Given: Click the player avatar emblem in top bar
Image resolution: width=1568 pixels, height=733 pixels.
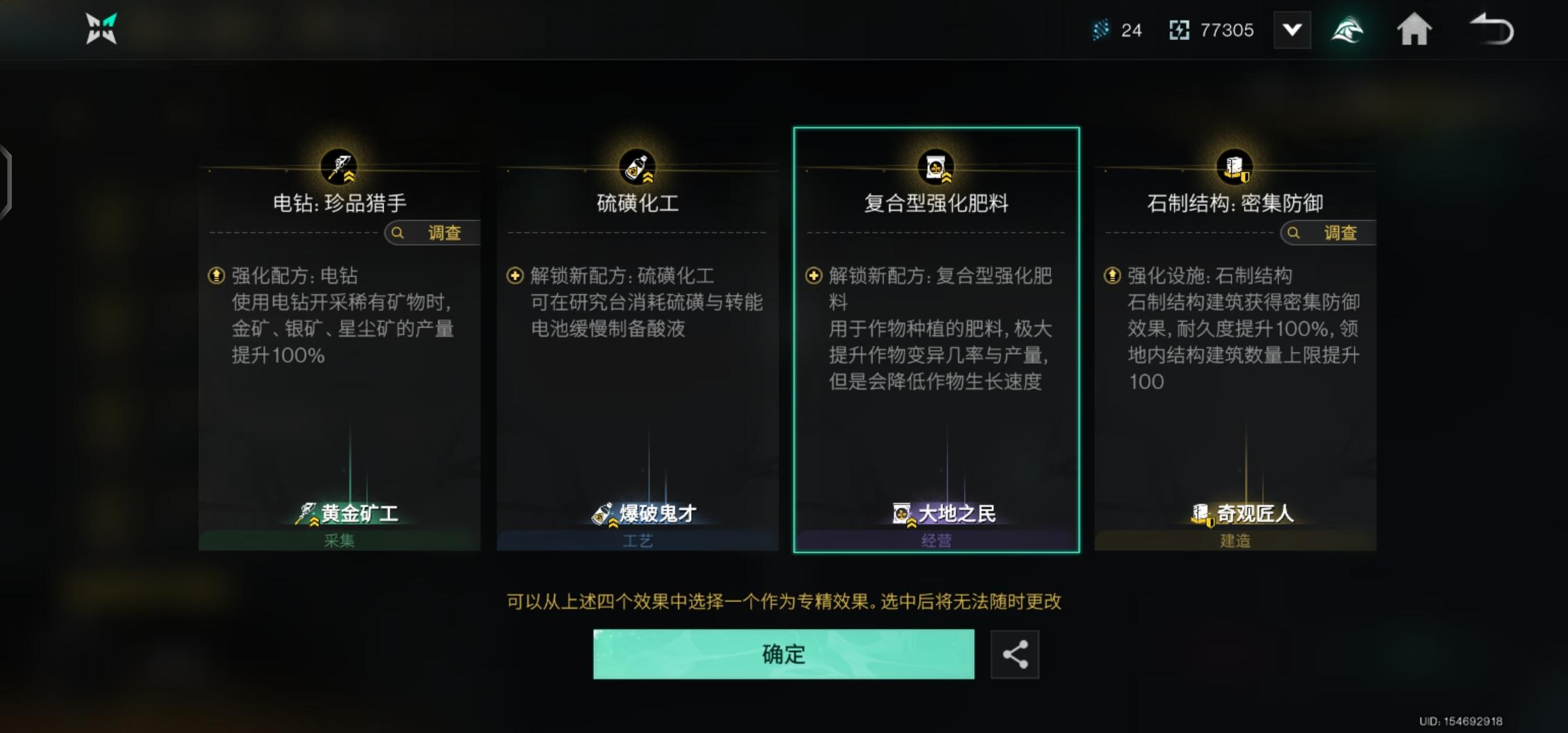Looking at the screenshot, I should [1348, 30].
